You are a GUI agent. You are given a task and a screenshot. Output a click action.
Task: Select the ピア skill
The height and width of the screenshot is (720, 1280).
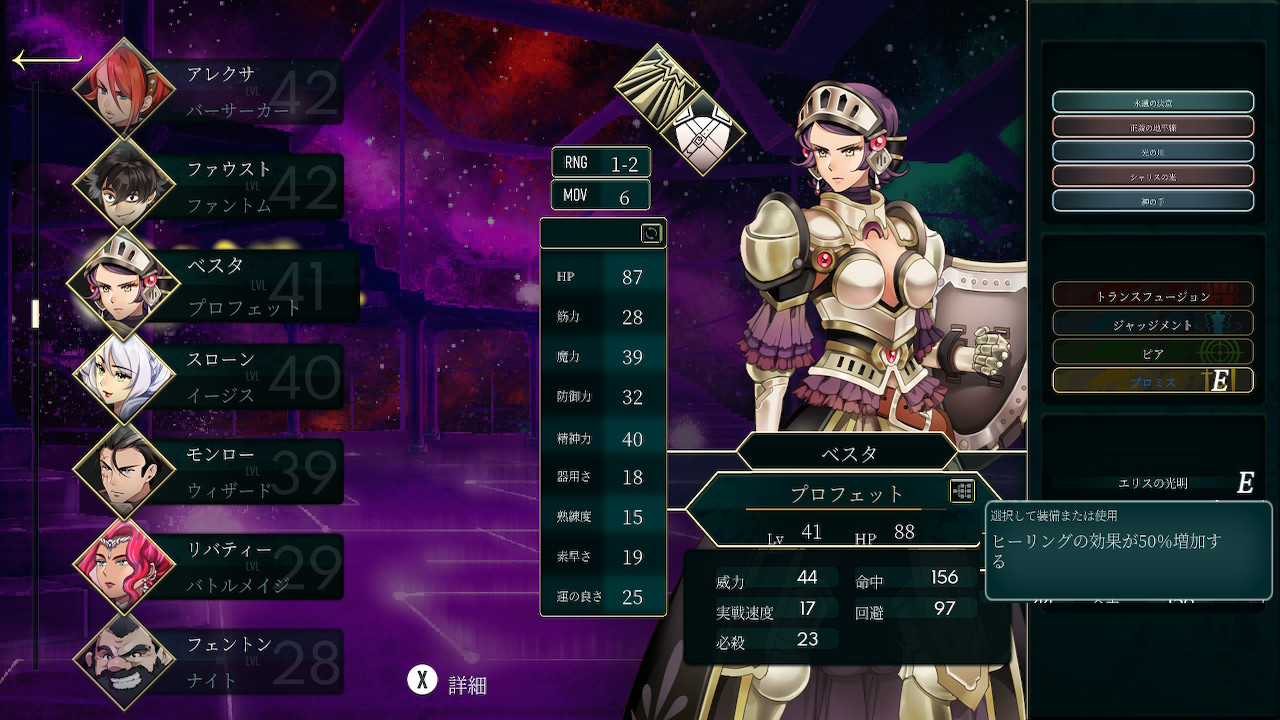[1152, 353]
